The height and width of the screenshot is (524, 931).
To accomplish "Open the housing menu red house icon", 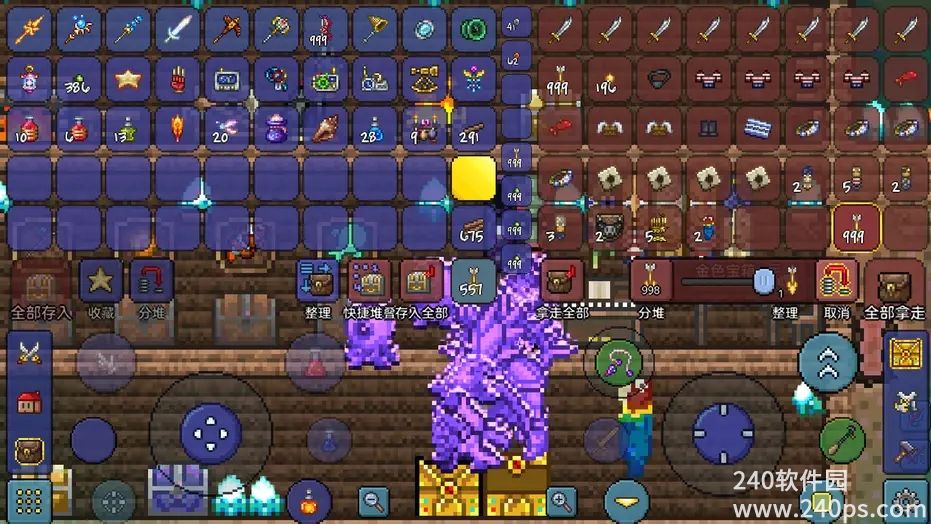I will pos(29,404).
